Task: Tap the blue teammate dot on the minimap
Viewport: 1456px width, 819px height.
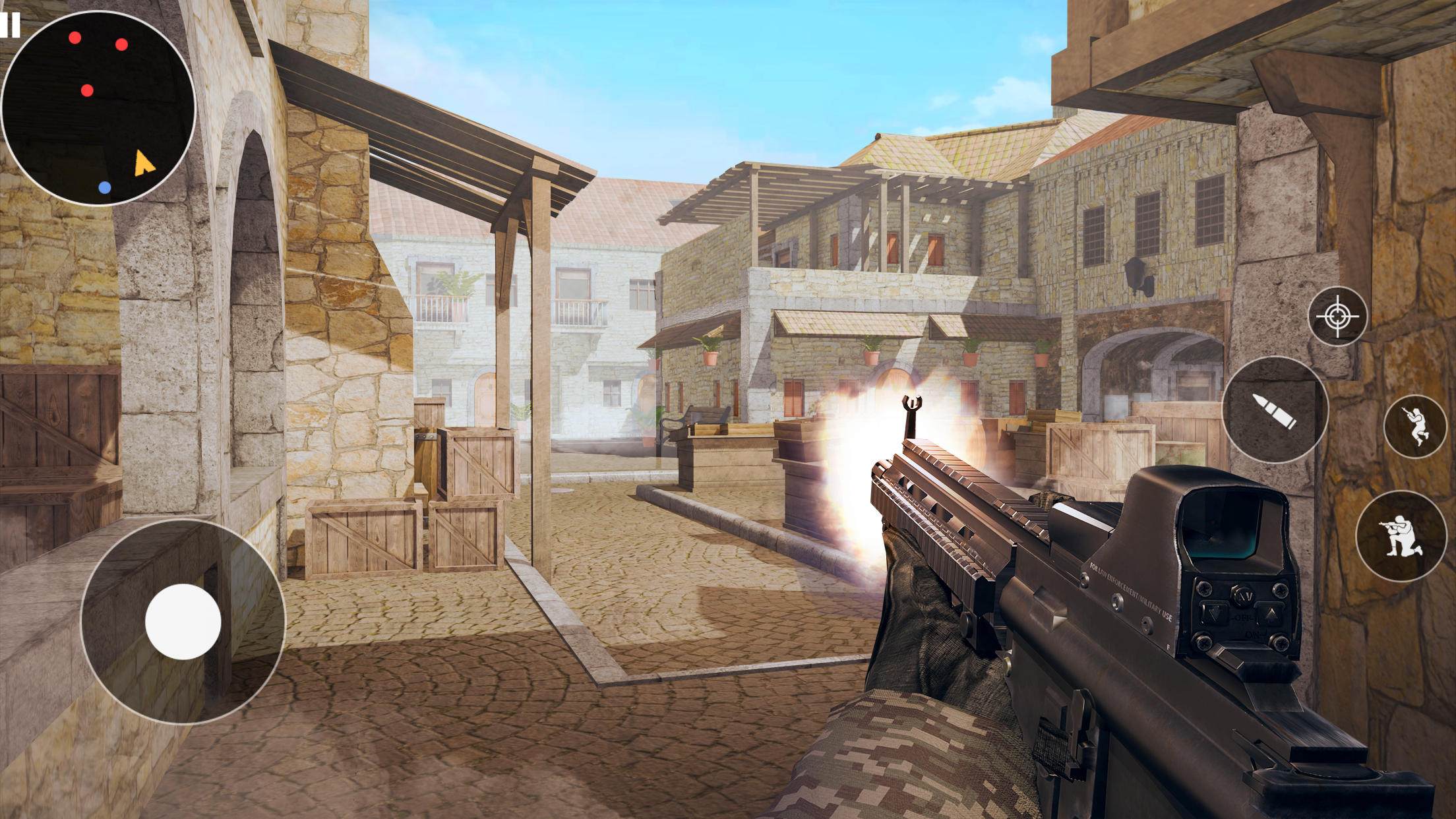Action: tap(104, 187)
